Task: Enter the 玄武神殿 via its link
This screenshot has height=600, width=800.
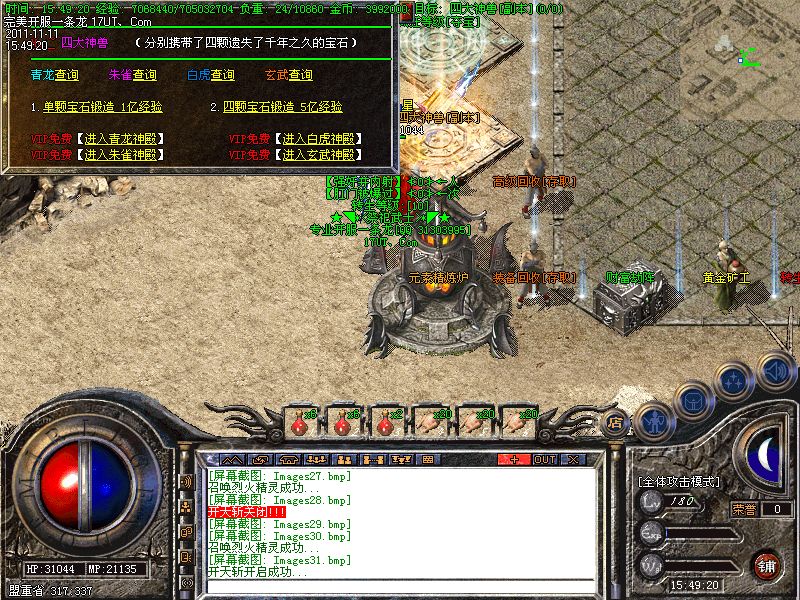Action: (x=317, y=155)
